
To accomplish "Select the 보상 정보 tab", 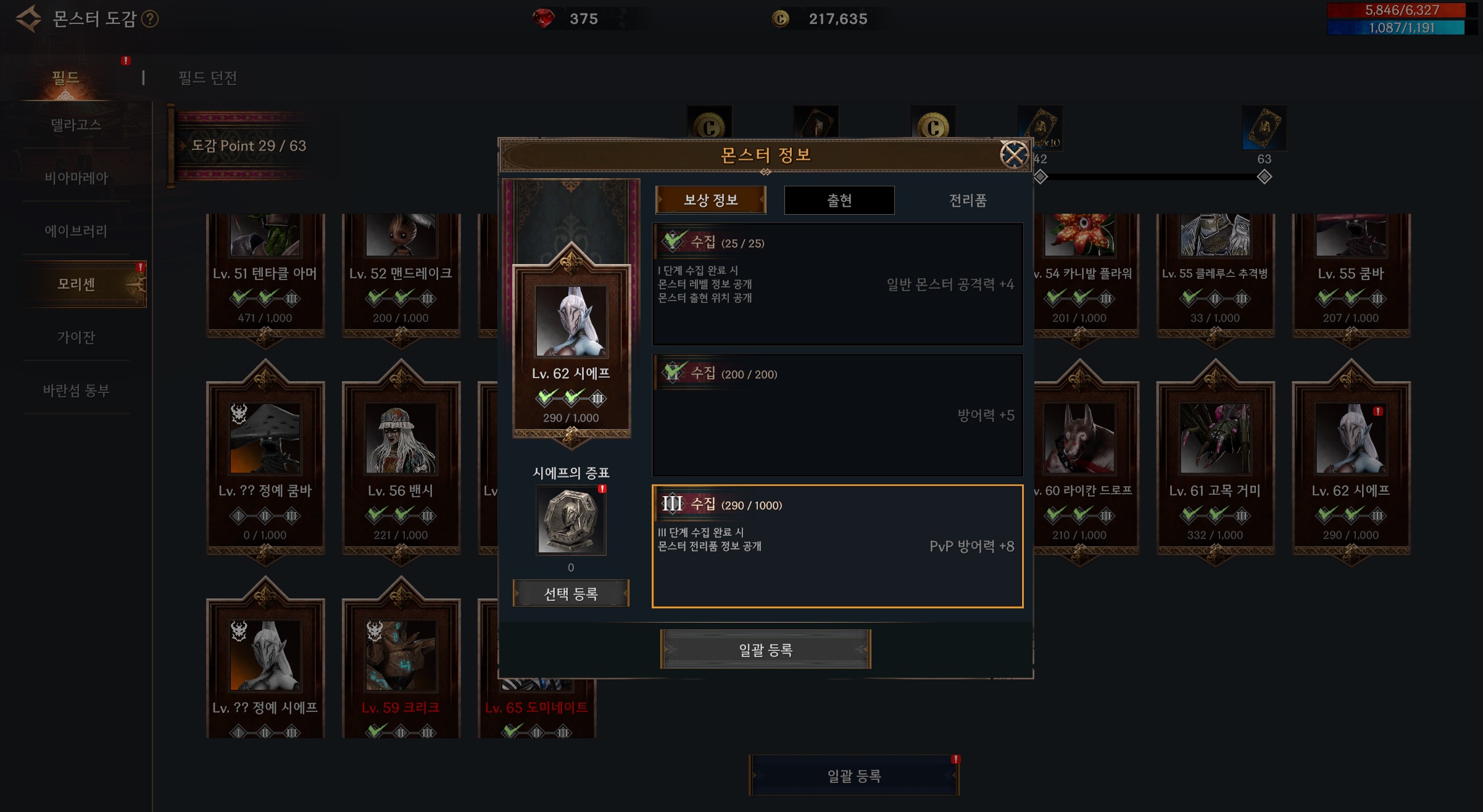I will coord(710,200).
